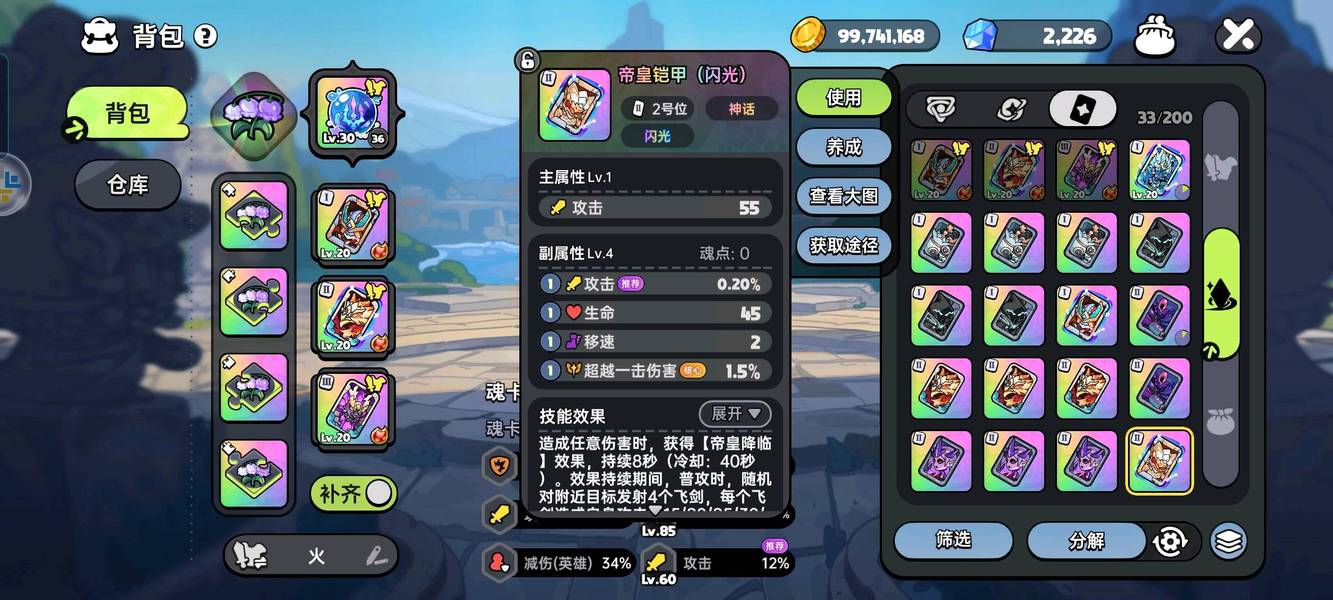The width and height of the screenshot is (1333, 600).
Task: Select the 背包 tab
Action: pos(128,113)
